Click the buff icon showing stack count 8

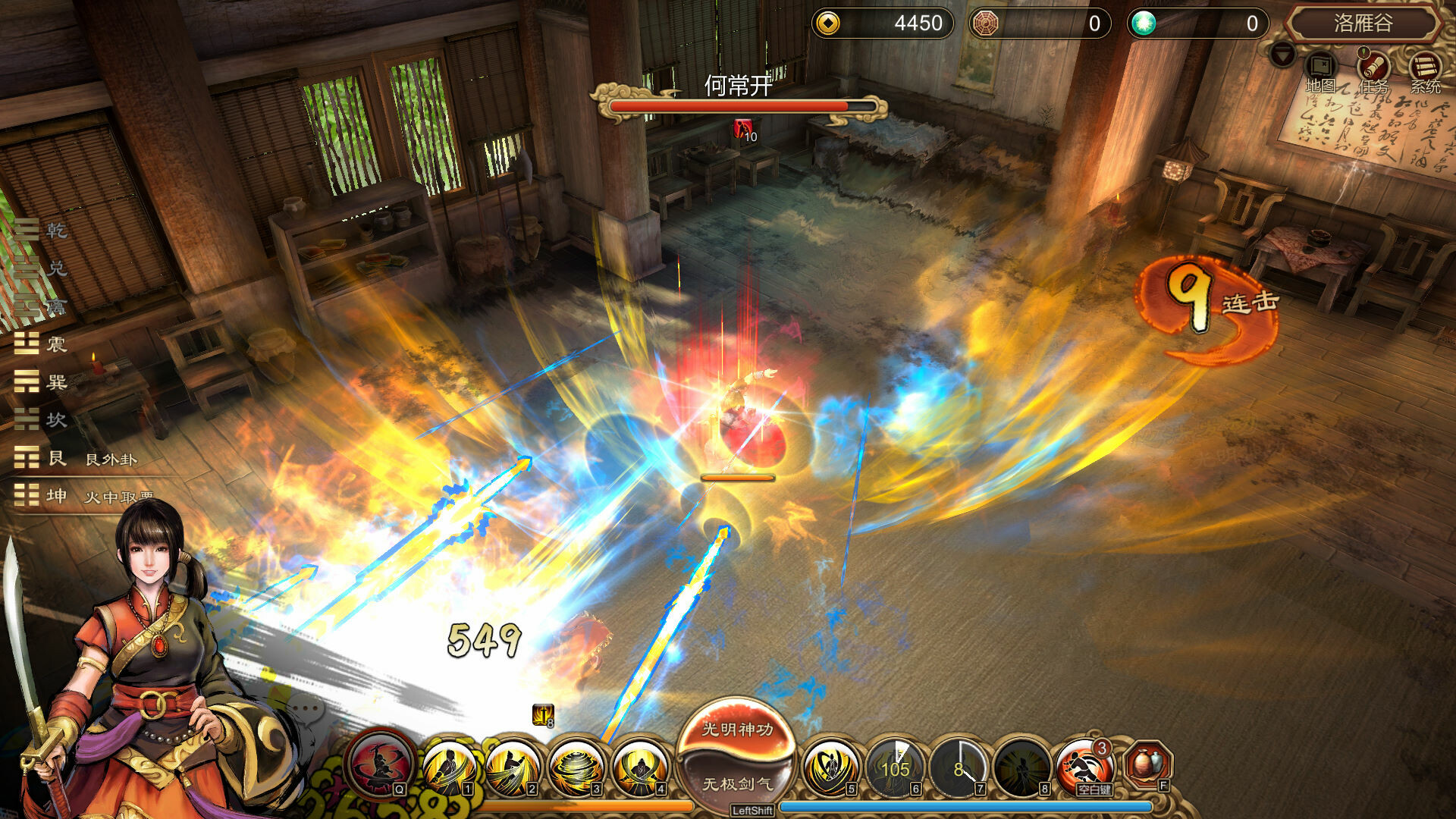click(x=541, y=715)
